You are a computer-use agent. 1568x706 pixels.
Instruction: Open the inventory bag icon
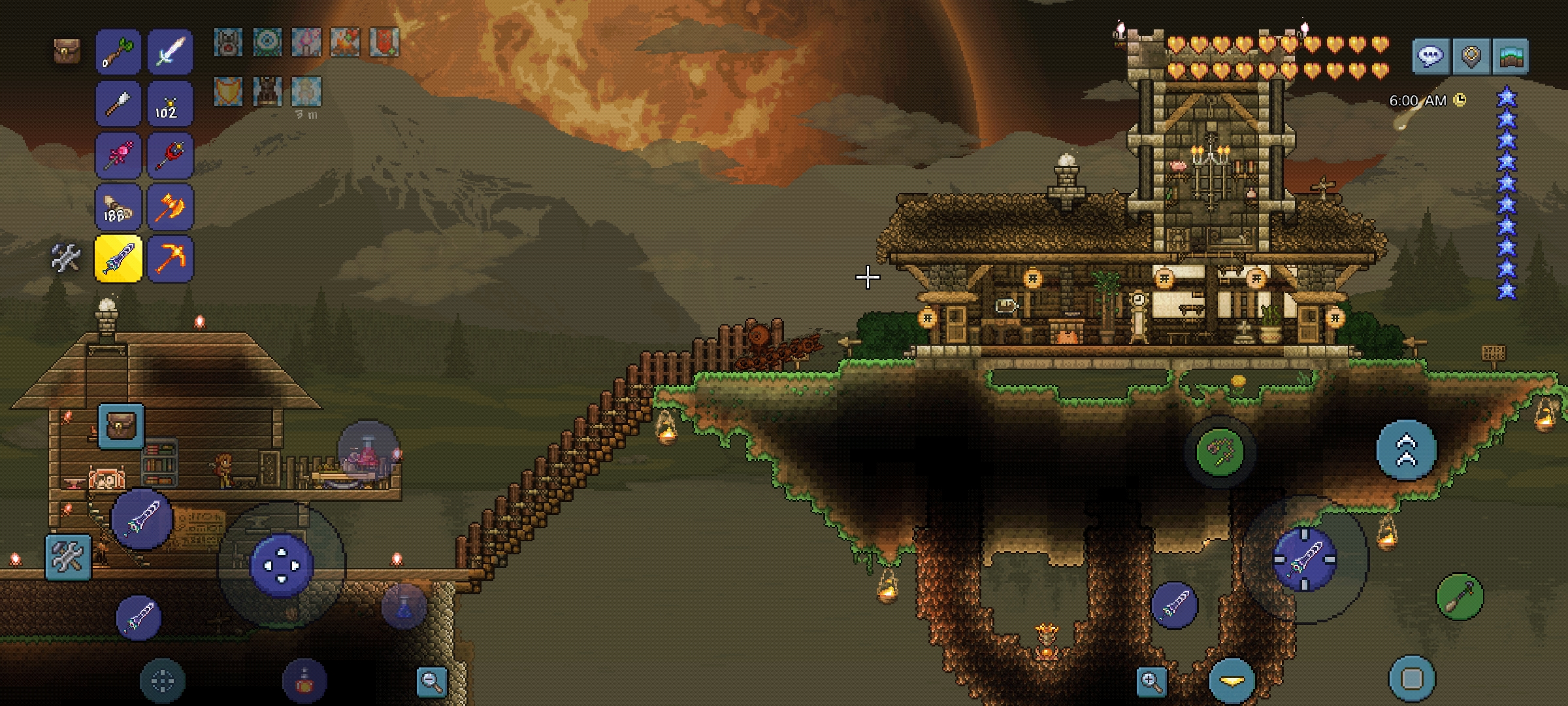point(67,52)
